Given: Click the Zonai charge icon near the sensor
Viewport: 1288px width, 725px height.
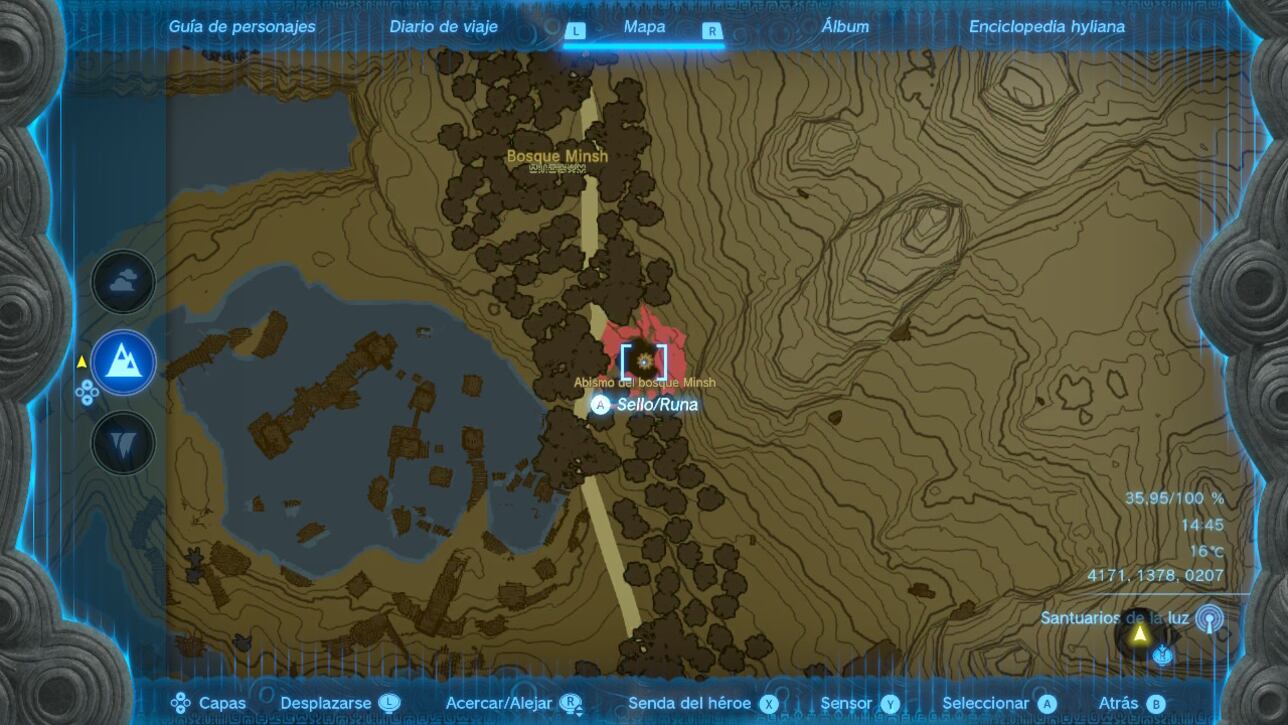Looking at the screenshot, I should click(1162, 655).
